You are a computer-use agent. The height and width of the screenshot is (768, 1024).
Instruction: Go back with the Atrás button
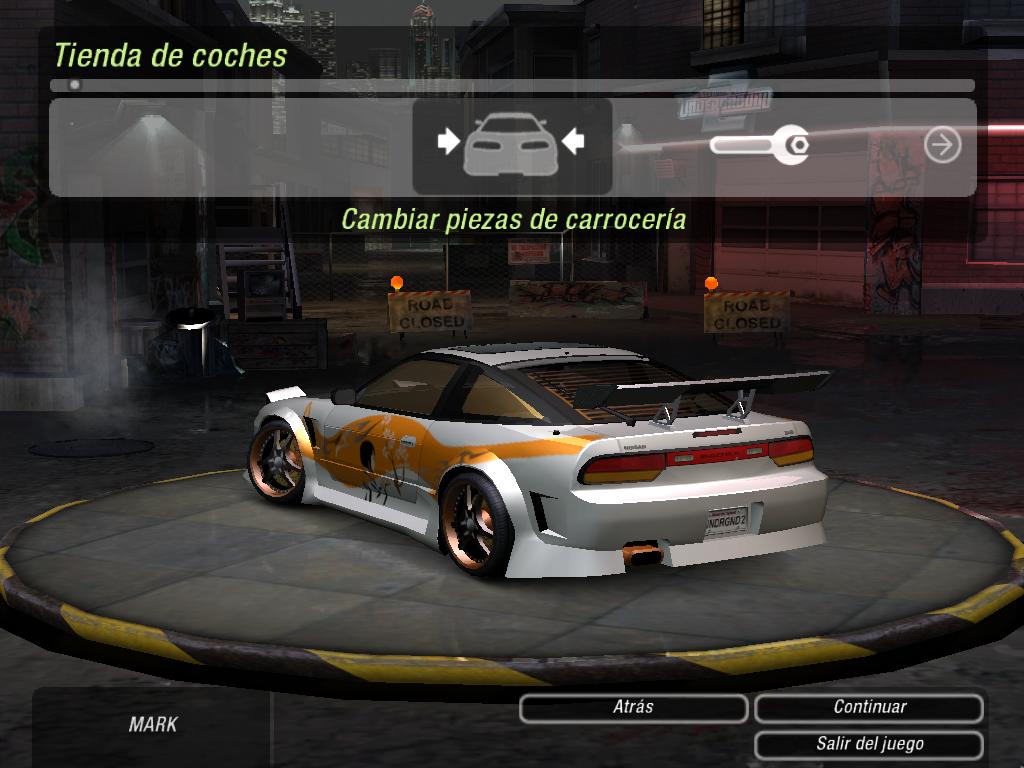click(x=633, y=708)
